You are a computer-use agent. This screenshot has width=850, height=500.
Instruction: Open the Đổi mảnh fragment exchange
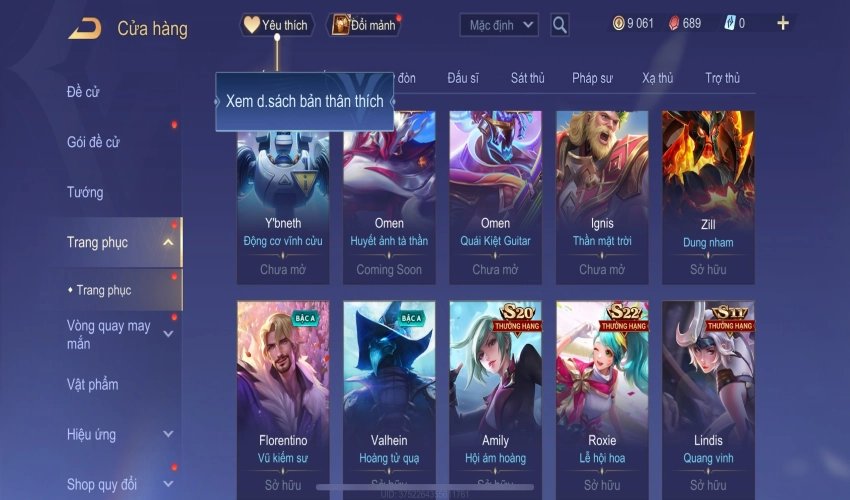(x=364, y=25)
